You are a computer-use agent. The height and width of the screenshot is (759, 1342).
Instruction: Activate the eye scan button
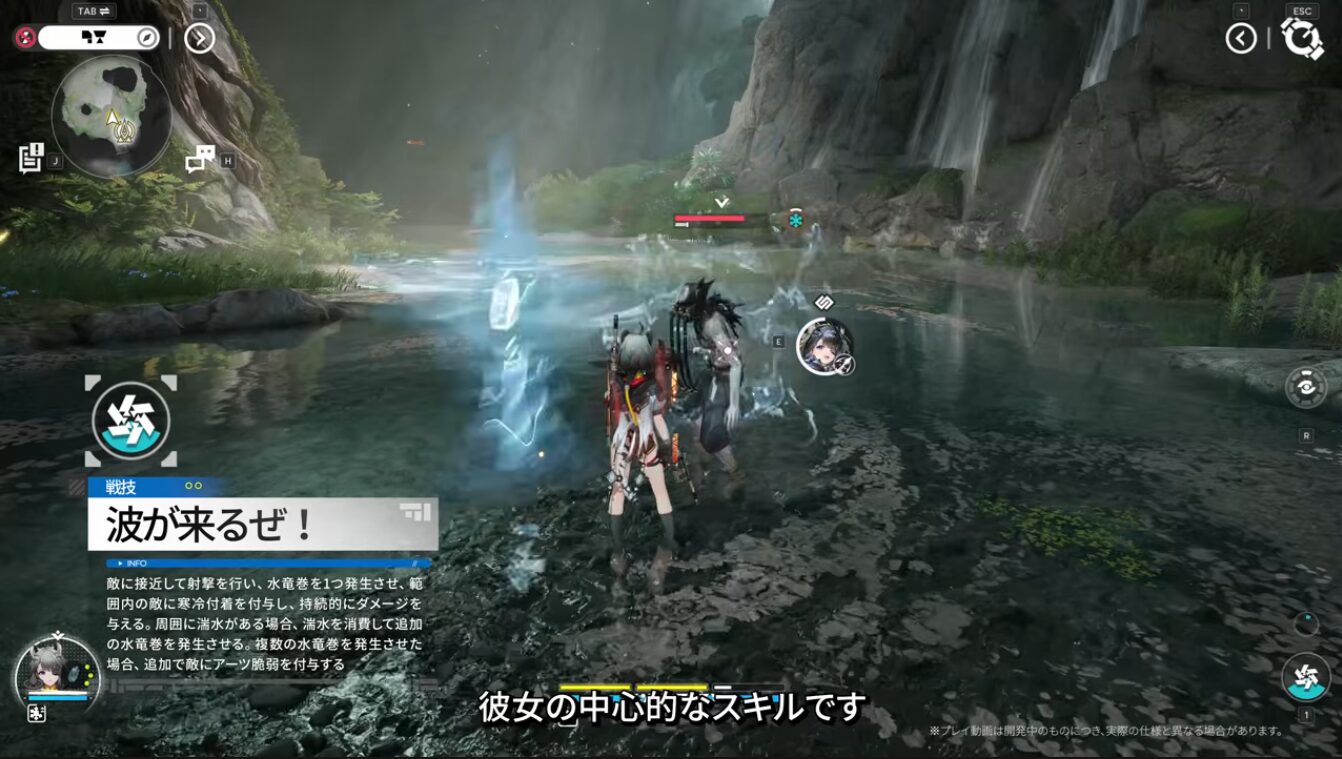[x=1306, y=388]
